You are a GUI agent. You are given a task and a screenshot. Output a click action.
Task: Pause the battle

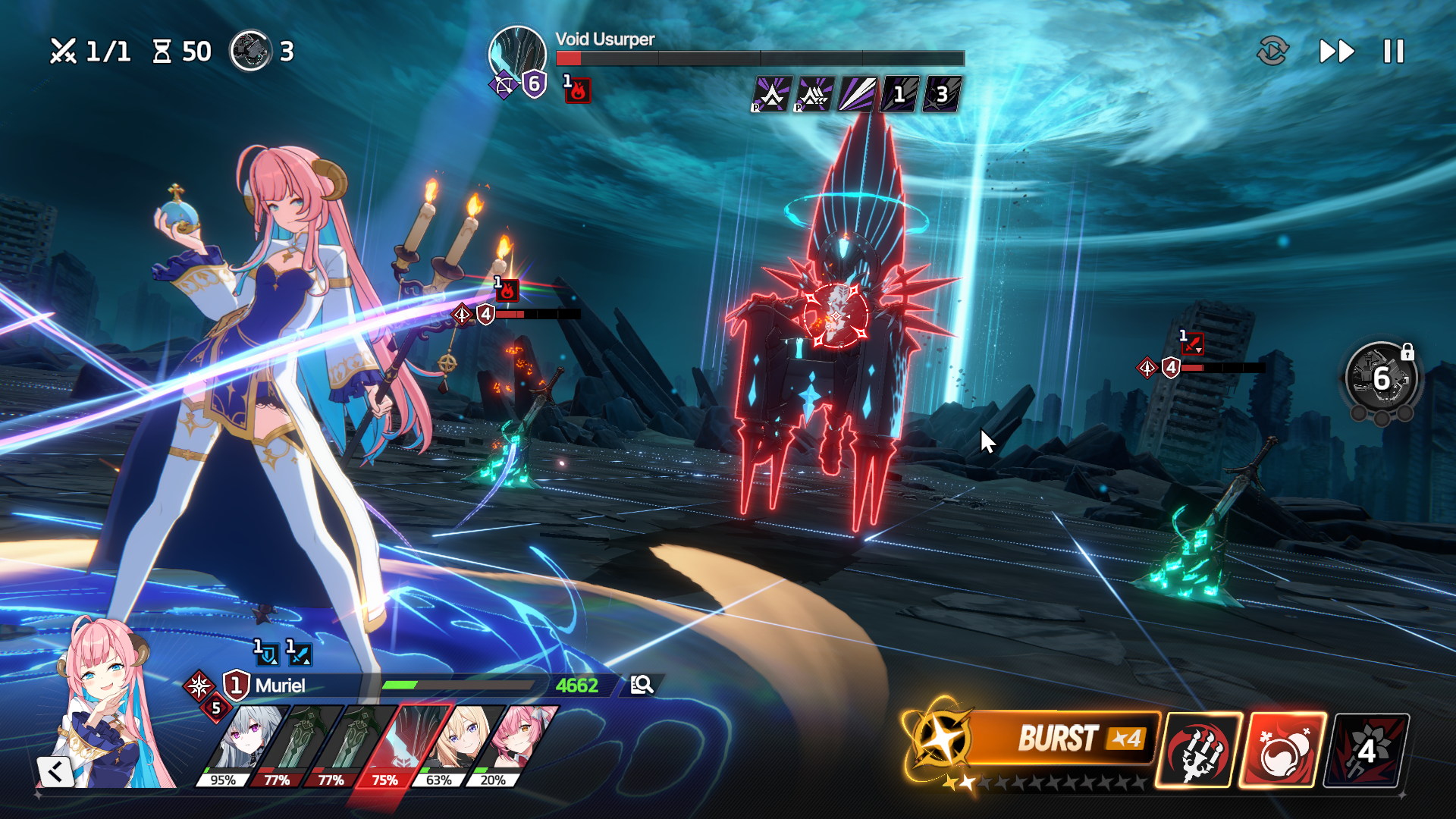[x=1393, y=52]
